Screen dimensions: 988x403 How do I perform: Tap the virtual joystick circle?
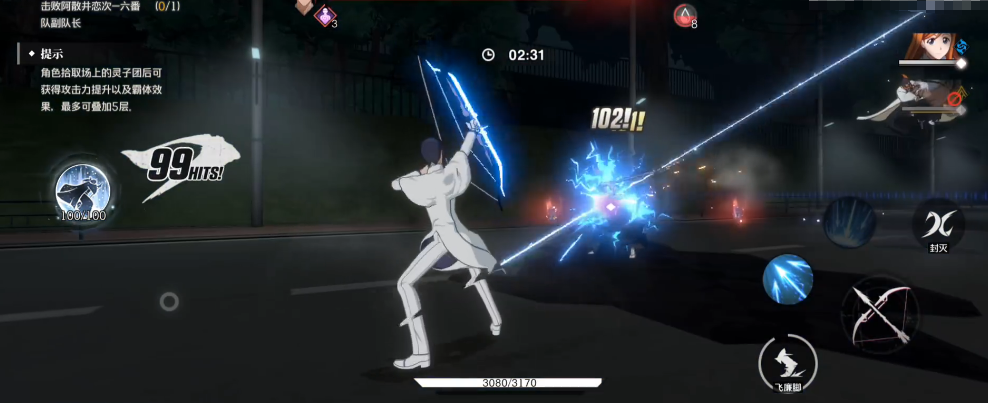[169, 300]
